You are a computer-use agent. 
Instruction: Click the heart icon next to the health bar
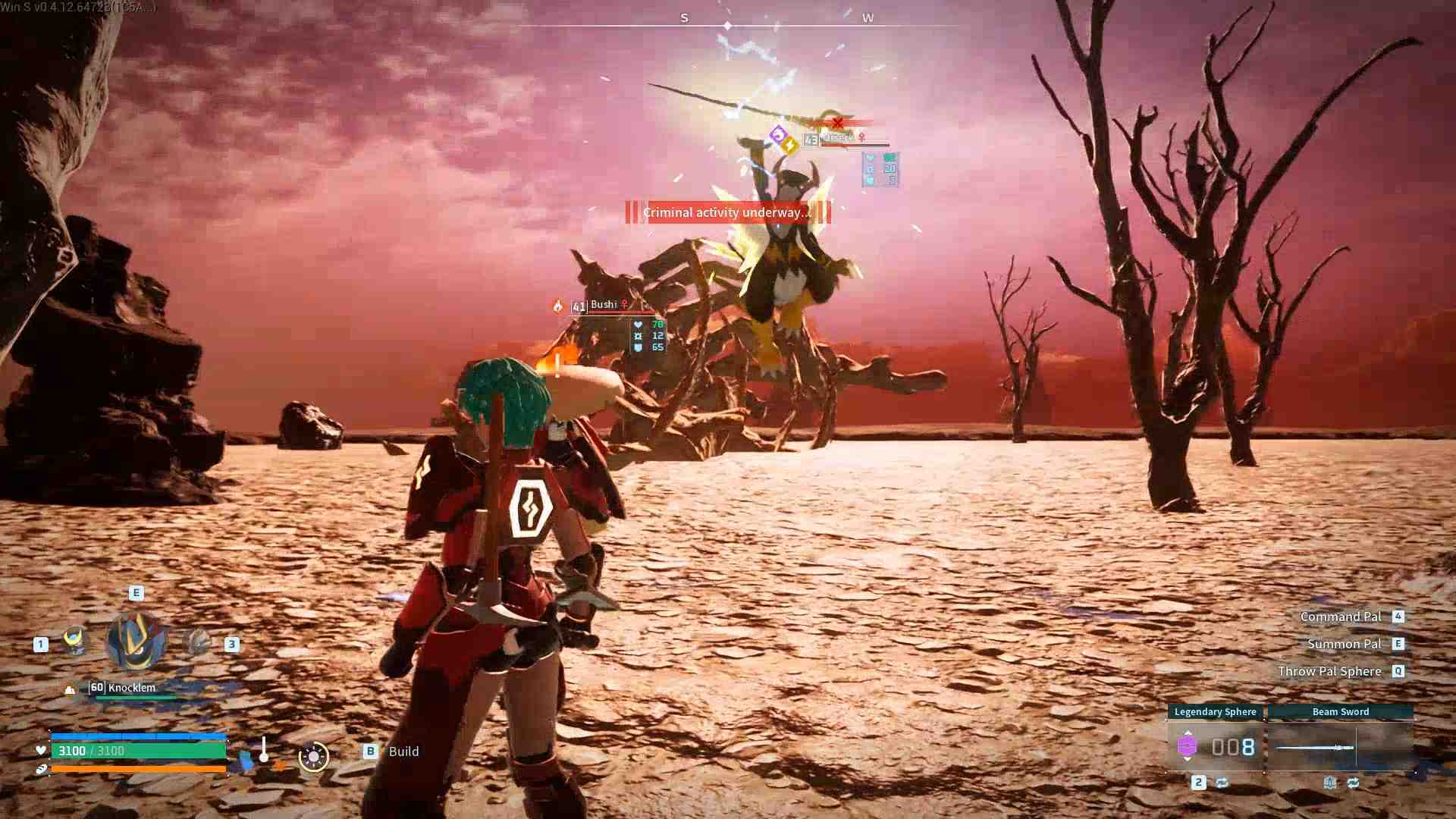tap(41, 749)
